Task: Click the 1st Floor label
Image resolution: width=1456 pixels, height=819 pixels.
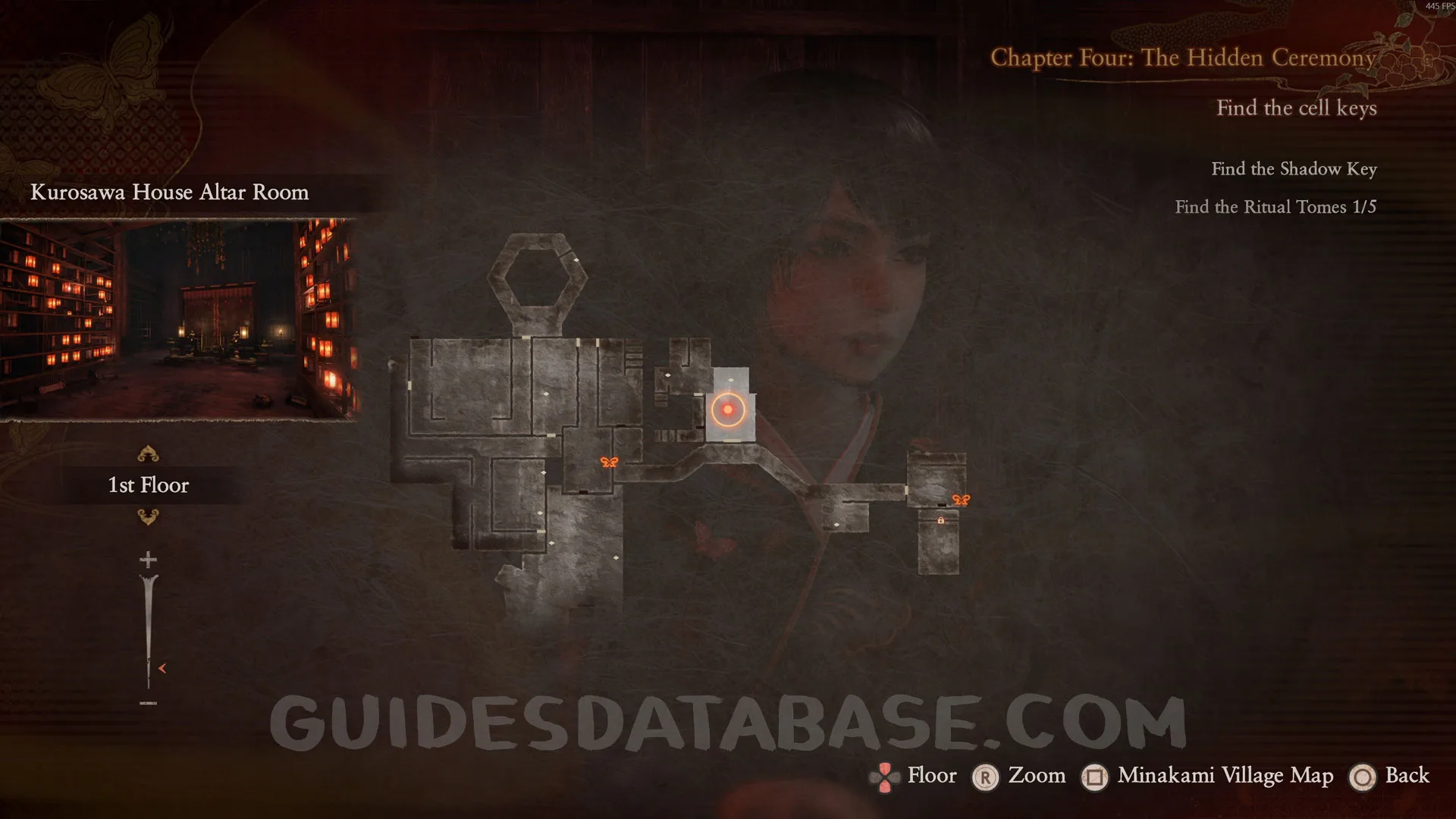Action: 149,485
